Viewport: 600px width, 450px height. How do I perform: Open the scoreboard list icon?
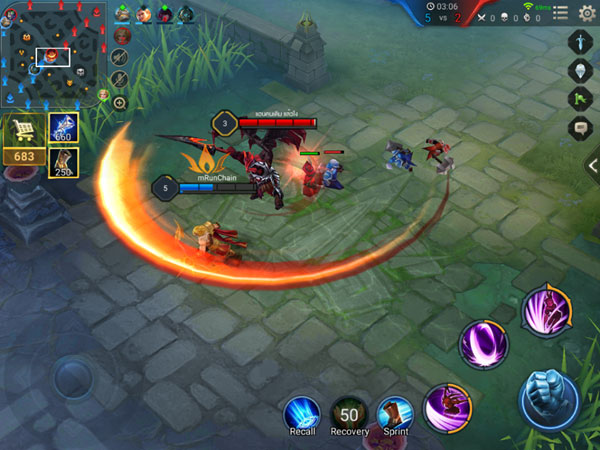(562, 13)
